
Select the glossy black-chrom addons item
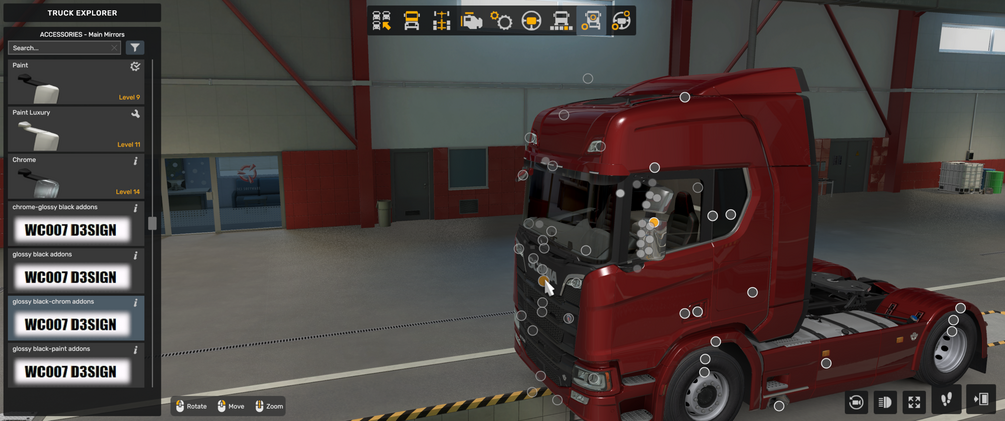tap(75, 318)
